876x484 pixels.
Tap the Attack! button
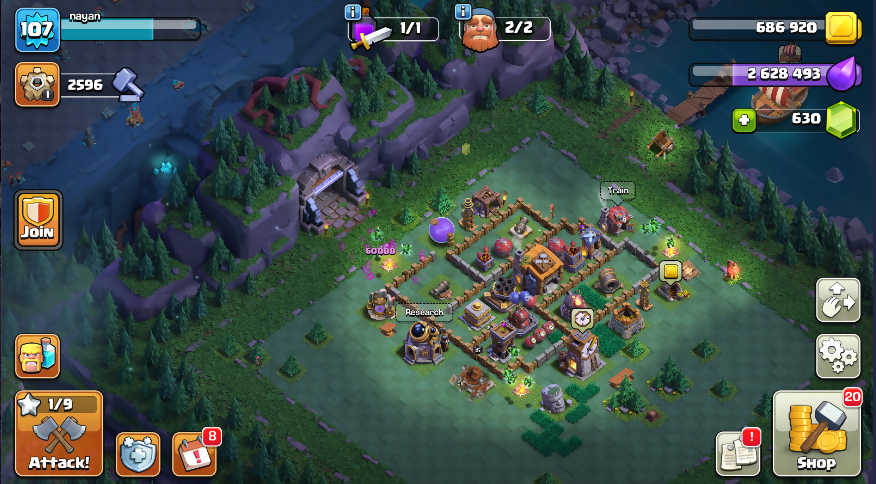click(58, 432)
